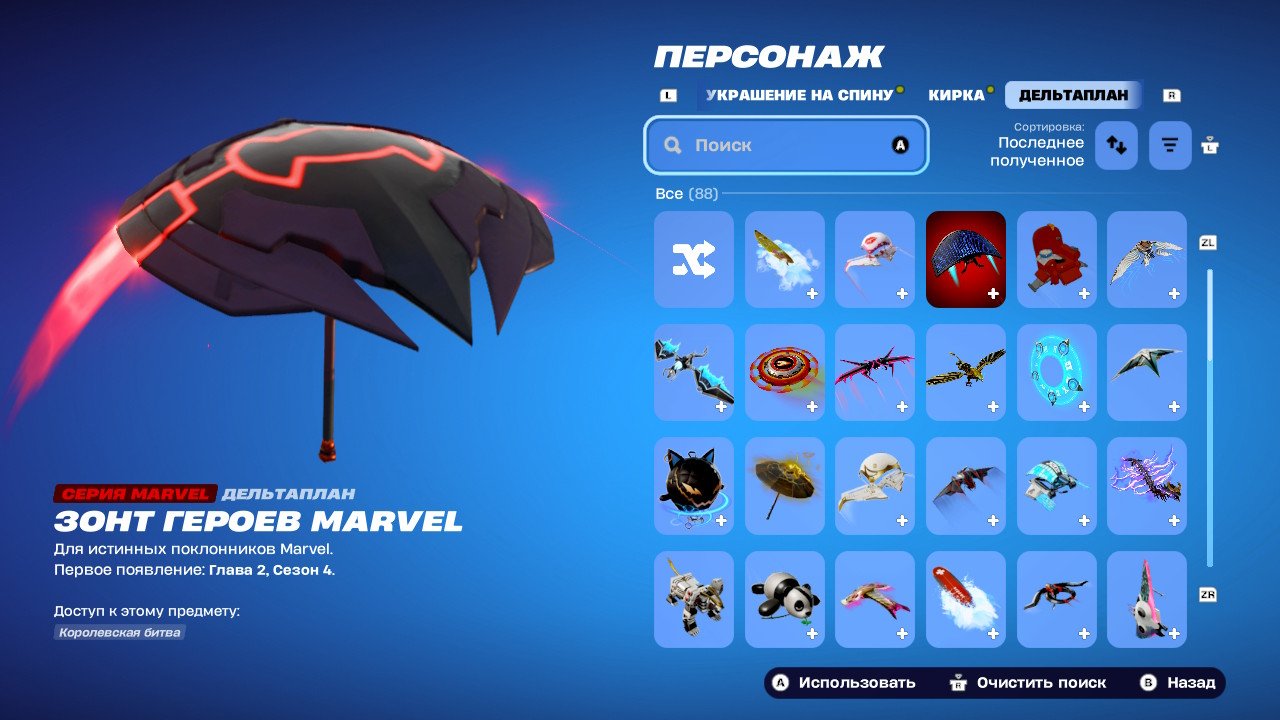Collapse the Все (88) section
Image resolution: width=1280 pixels, height=720 pixels.
[688, 193]
